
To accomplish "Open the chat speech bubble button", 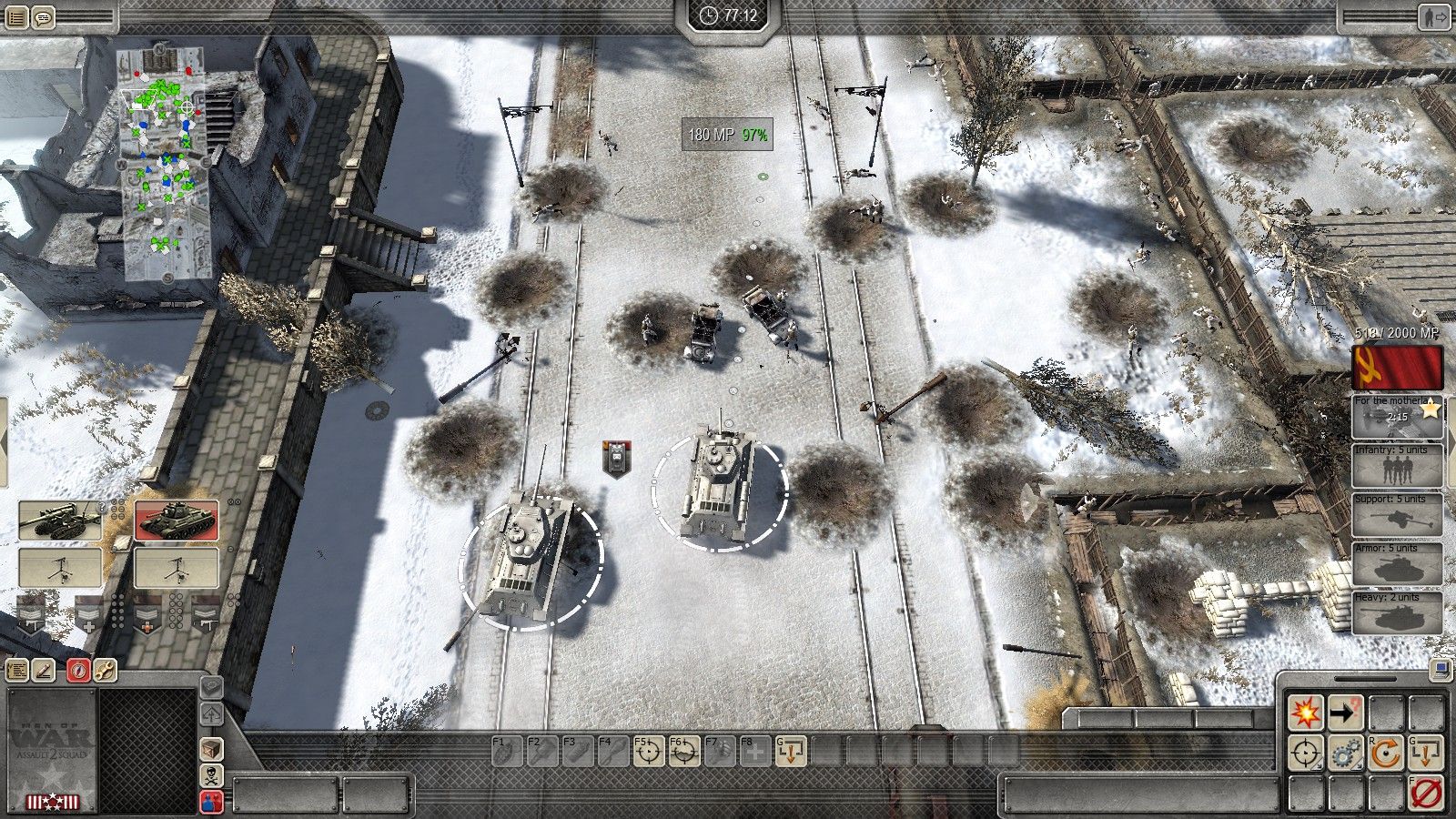I will pos(43,16).
